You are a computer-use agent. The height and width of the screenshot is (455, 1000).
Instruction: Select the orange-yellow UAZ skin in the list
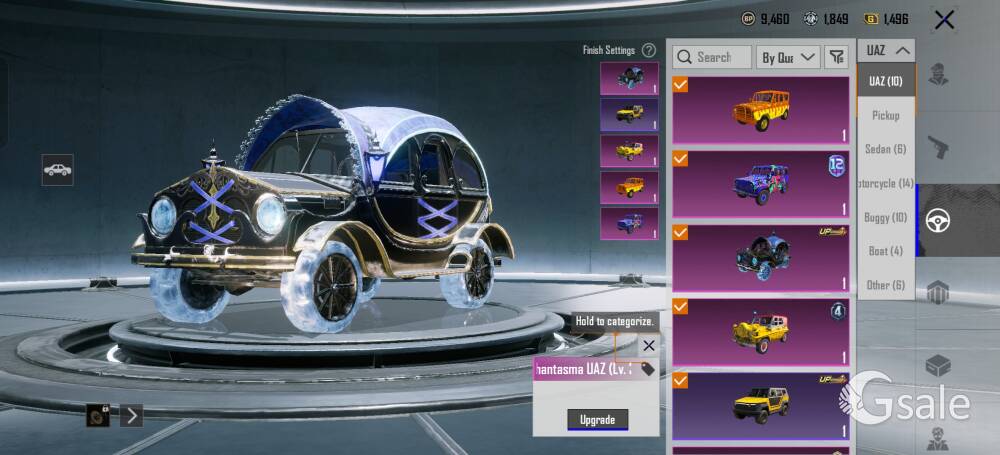[x=760, y=110]
